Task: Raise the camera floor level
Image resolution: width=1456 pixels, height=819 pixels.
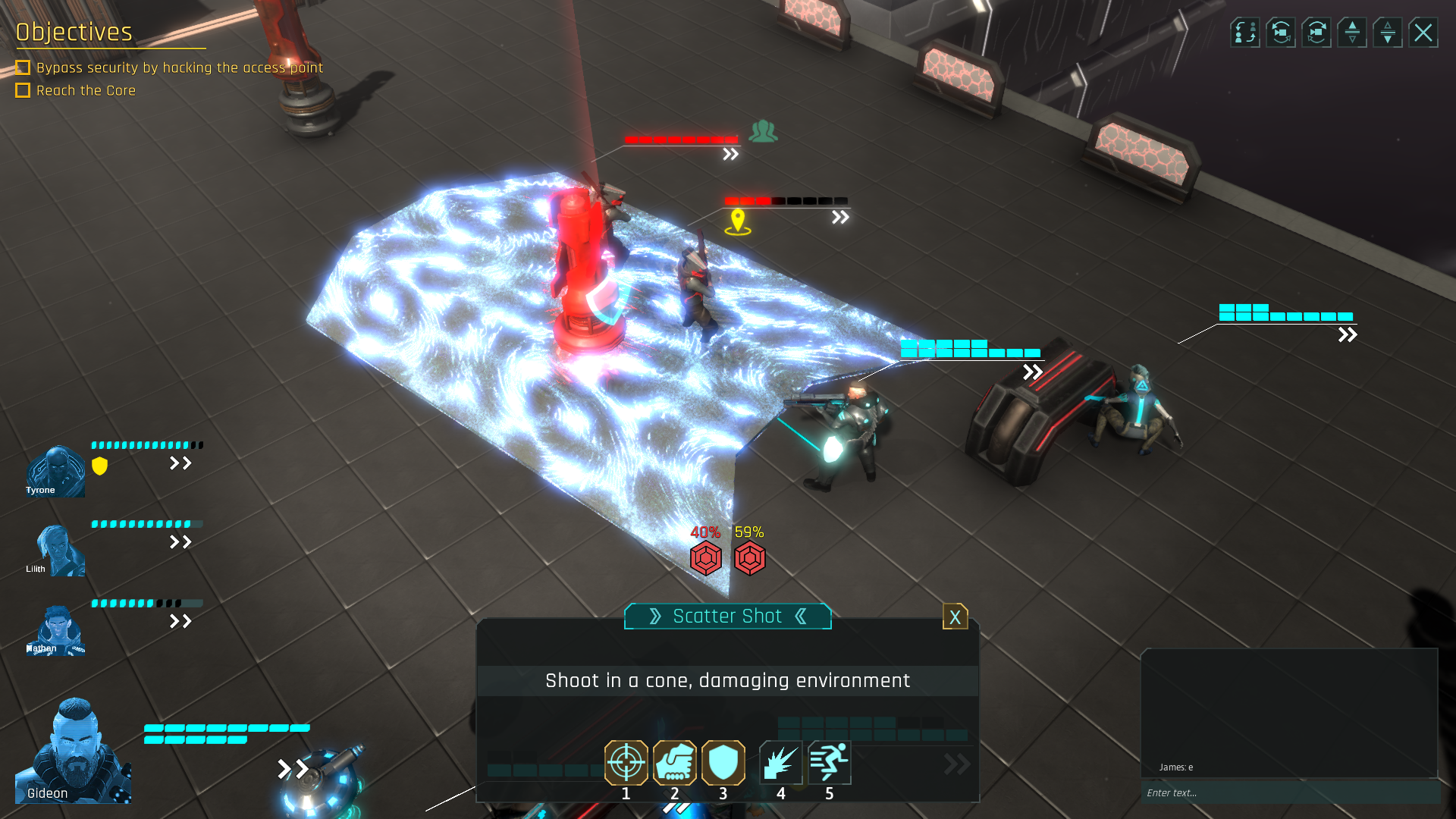Action: pos(1352,33)
